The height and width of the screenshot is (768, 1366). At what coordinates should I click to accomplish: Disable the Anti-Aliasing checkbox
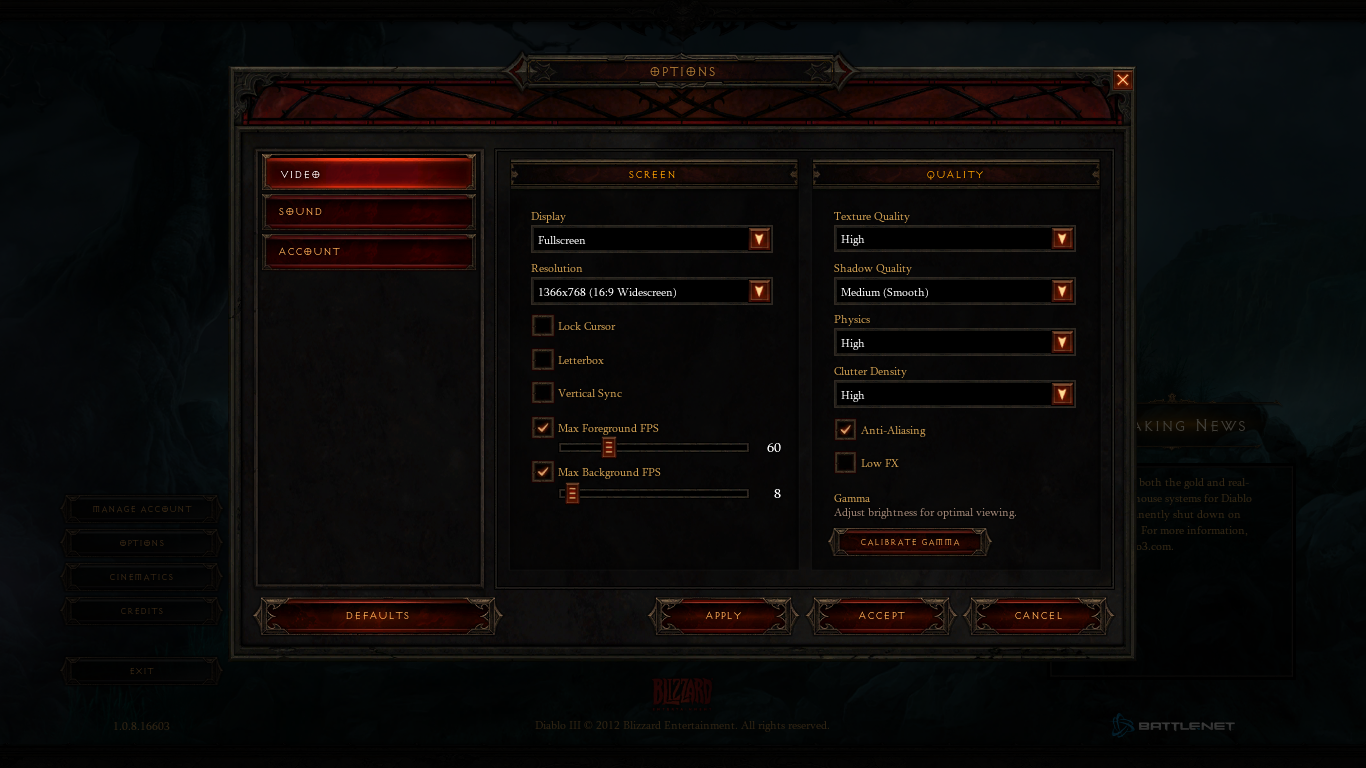846,430
